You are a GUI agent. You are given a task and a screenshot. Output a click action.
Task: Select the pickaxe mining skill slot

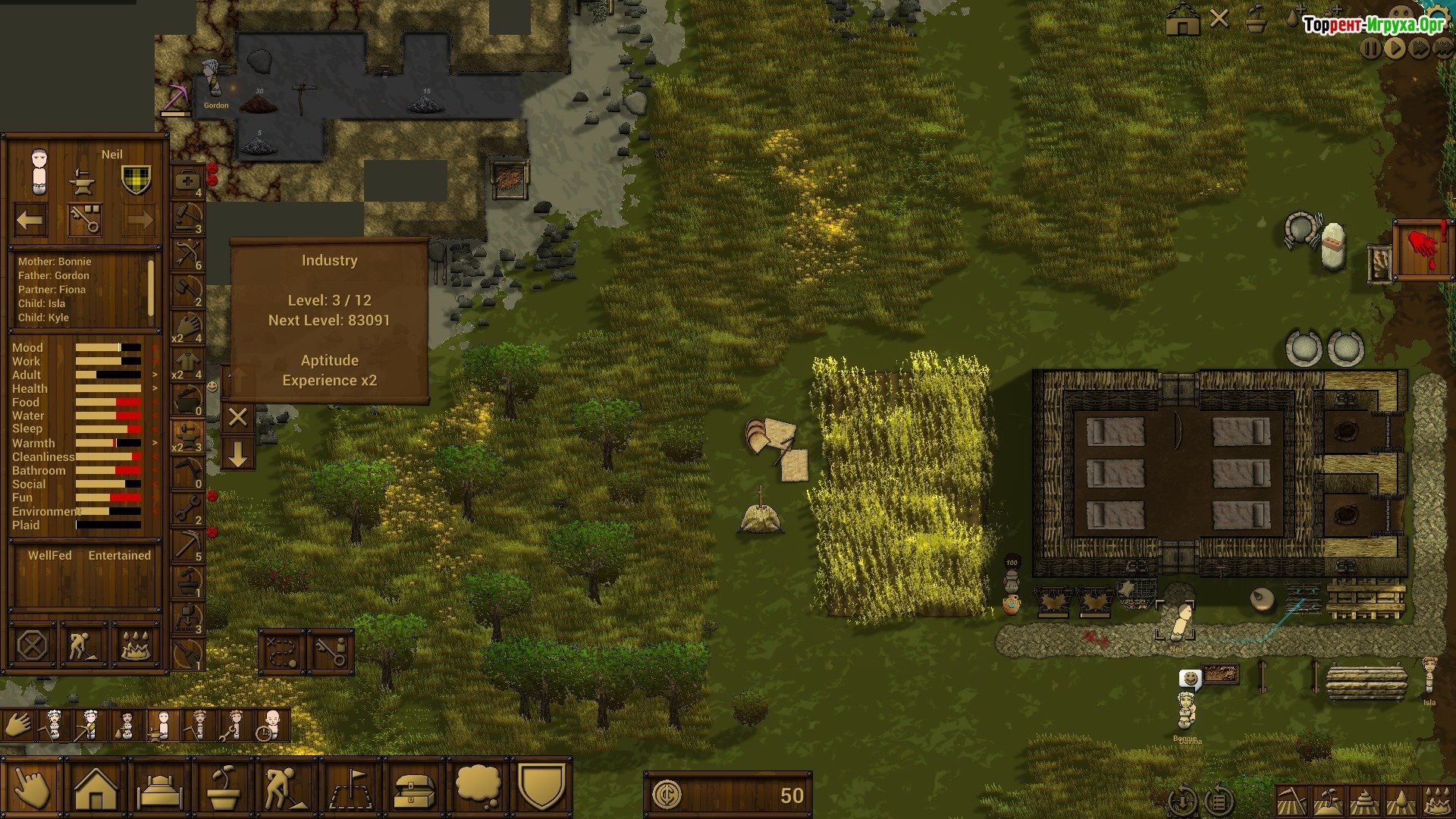click(187, 544)
